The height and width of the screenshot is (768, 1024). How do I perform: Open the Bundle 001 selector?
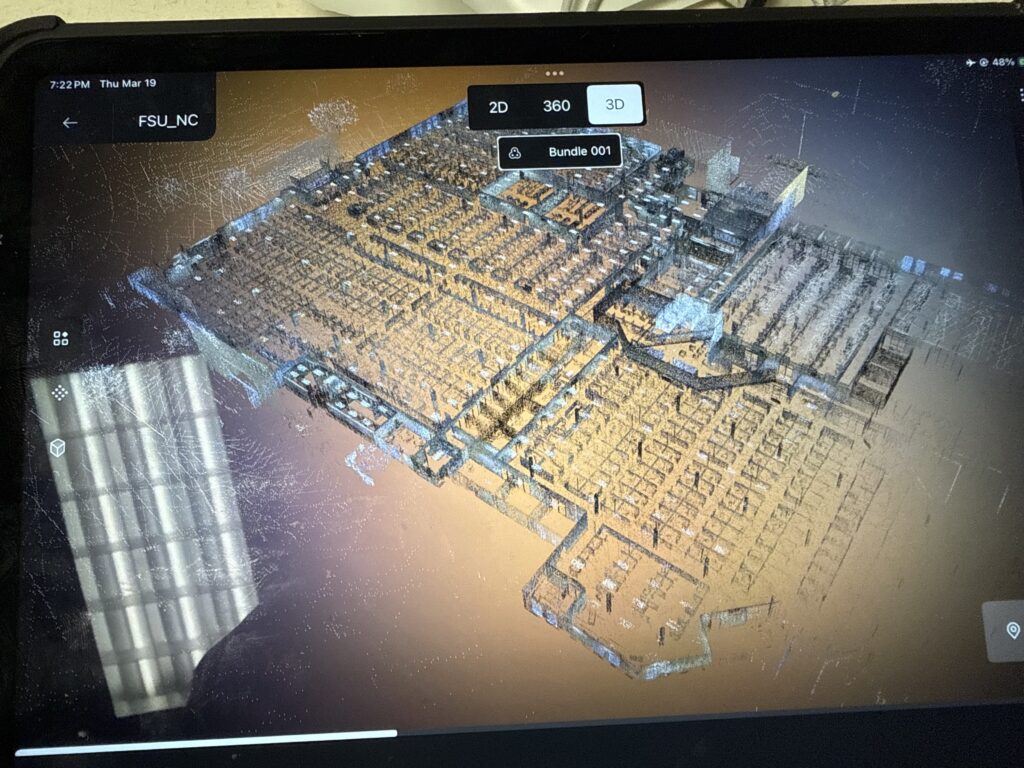(x=560, y=152)
